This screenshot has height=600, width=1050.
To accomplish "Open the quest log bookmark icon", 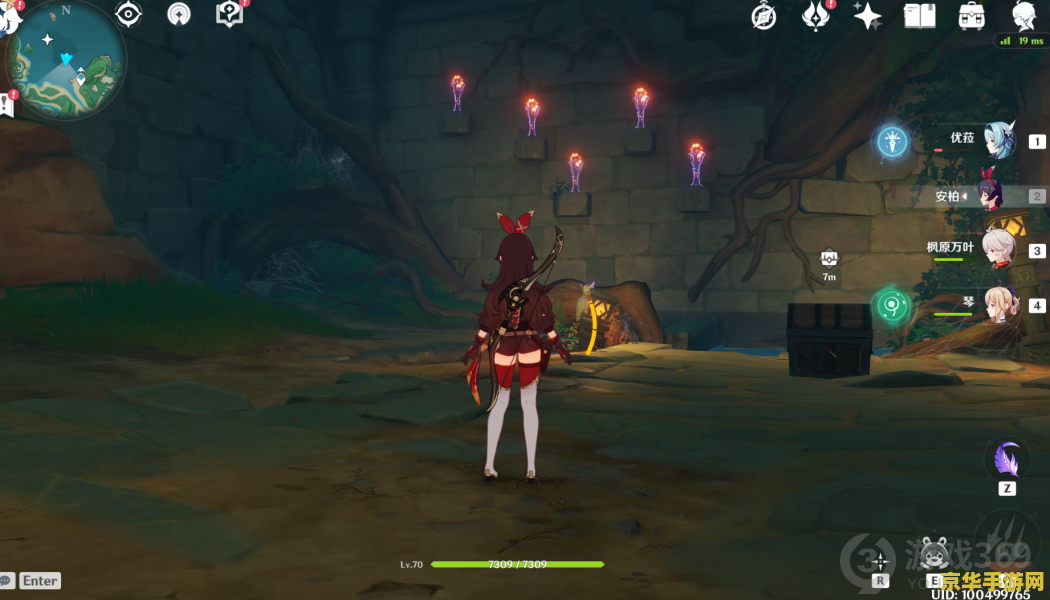I will click(6, 104).
